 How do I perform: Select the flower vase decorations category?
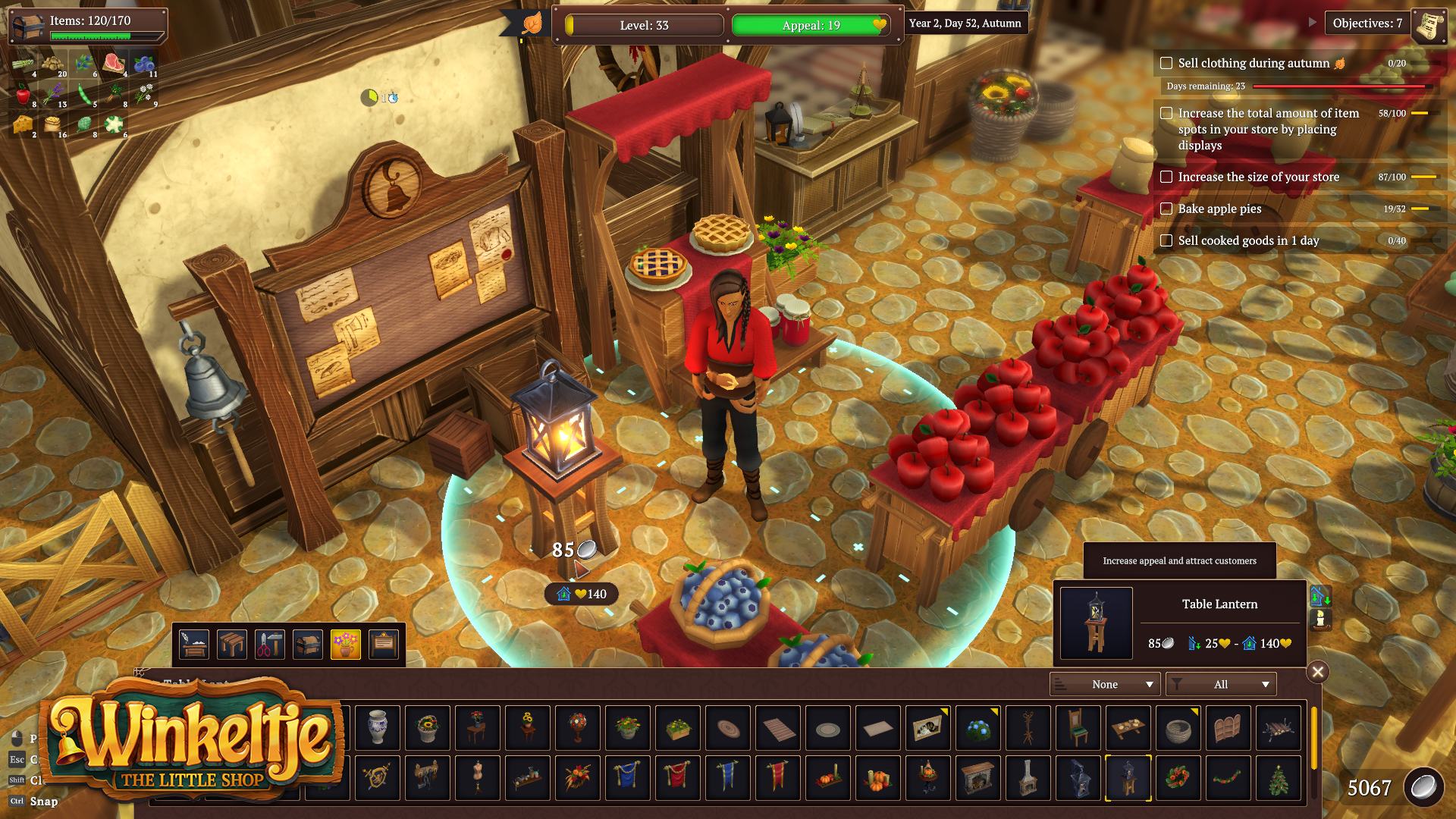[346, 644]
